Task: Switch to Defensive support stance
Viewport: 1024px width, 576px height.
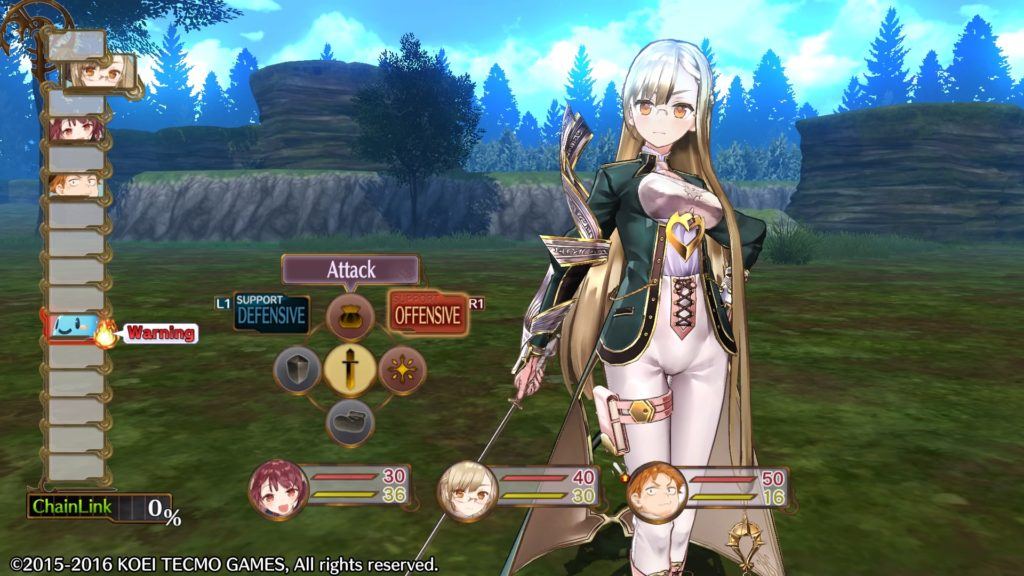Action: 271,314
